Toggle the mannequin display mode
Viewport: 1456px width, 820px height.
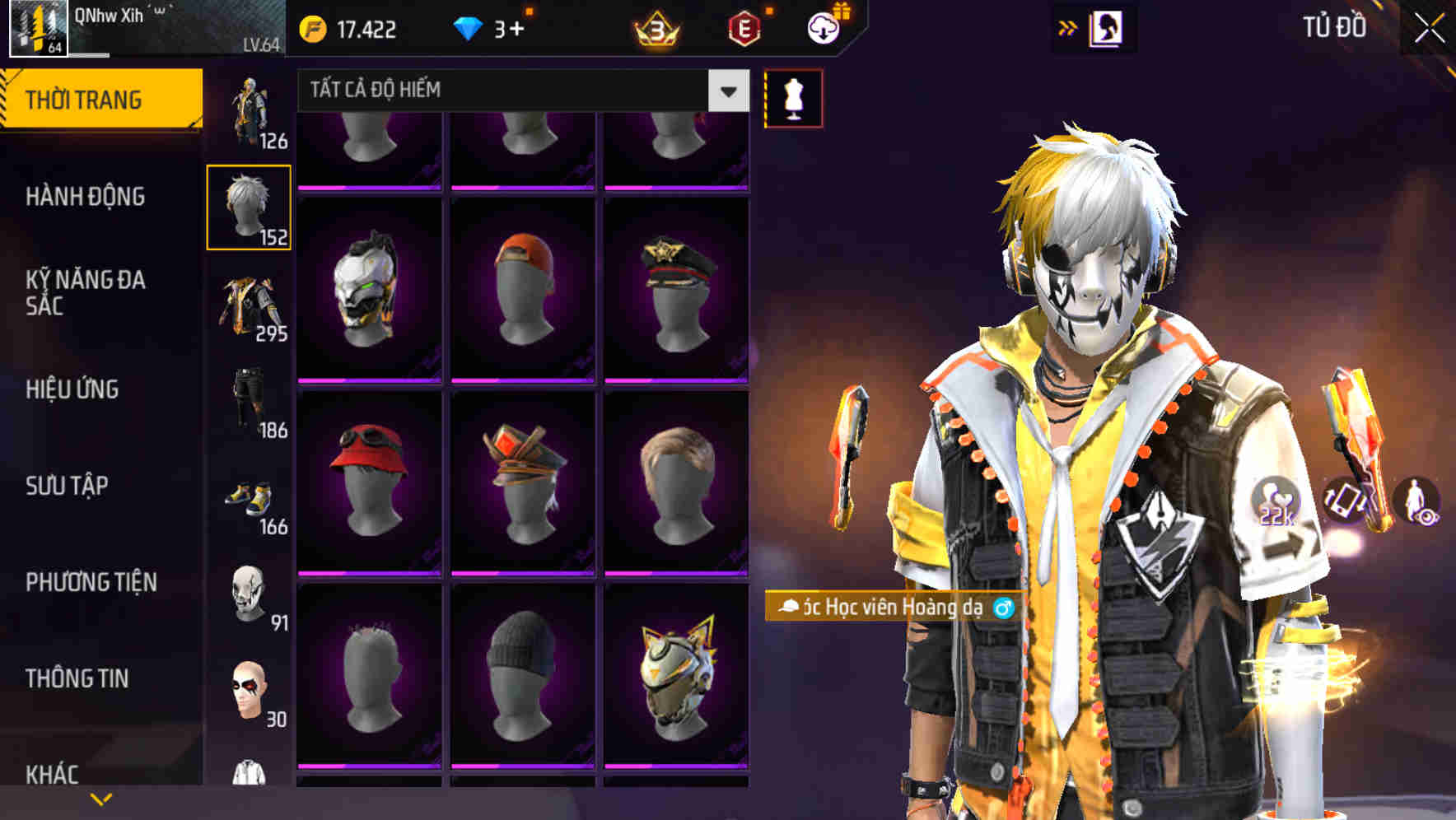pos(792,96)
